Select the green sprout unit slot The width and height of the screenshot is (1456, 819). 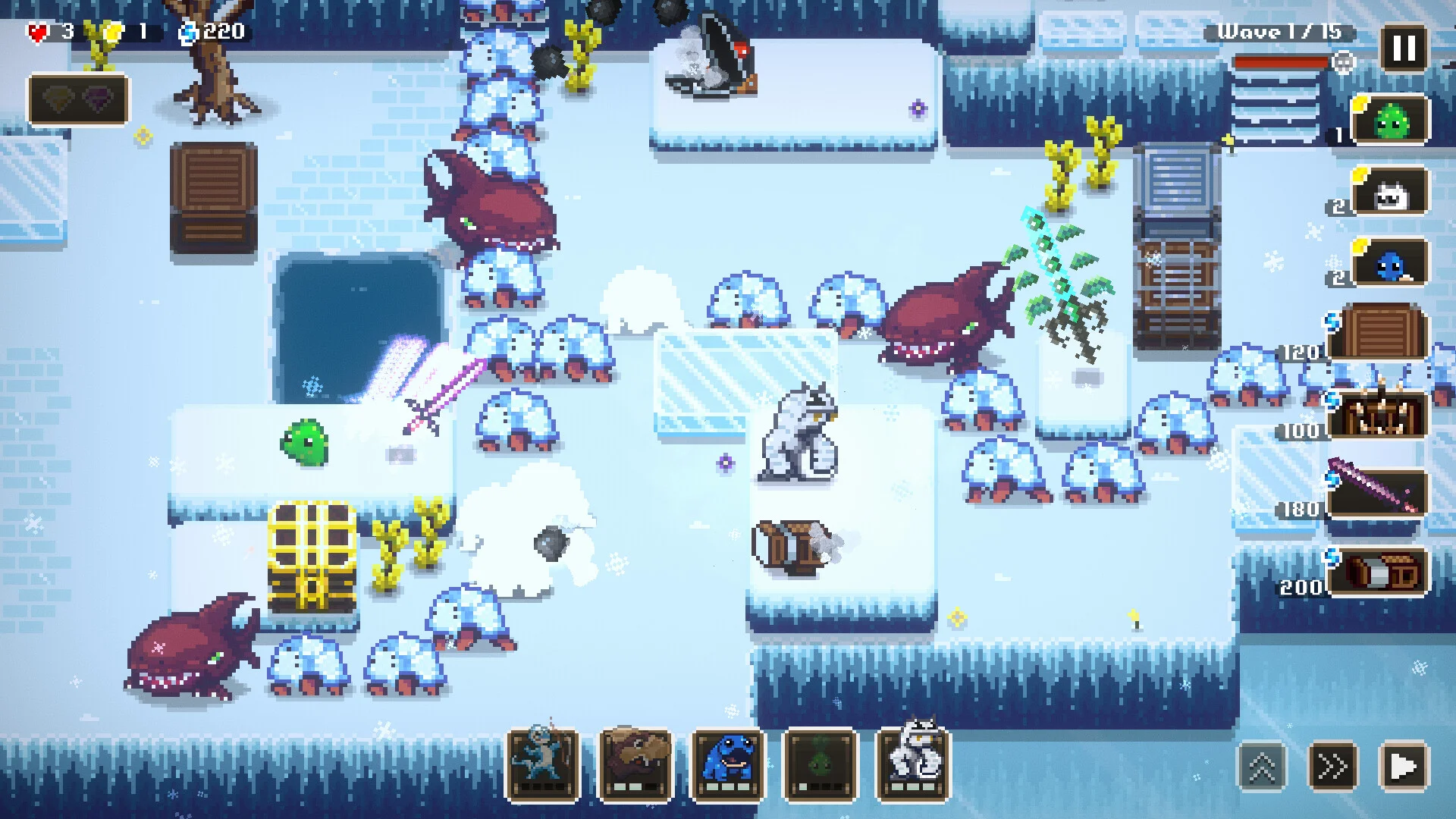tap(821, 764)
